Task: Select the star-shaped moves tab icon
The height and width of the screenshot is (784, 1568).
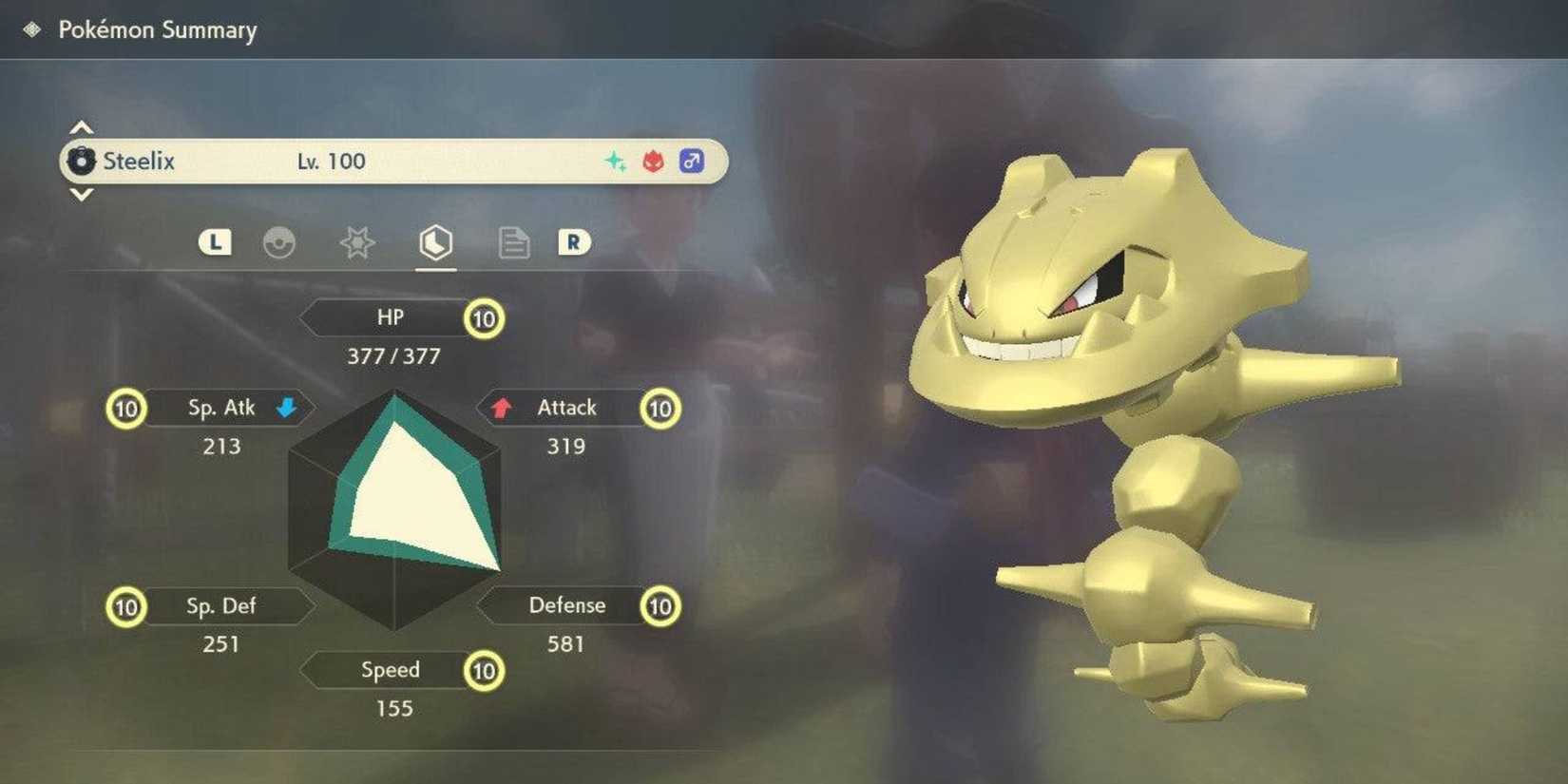Action: pos(357,244)
